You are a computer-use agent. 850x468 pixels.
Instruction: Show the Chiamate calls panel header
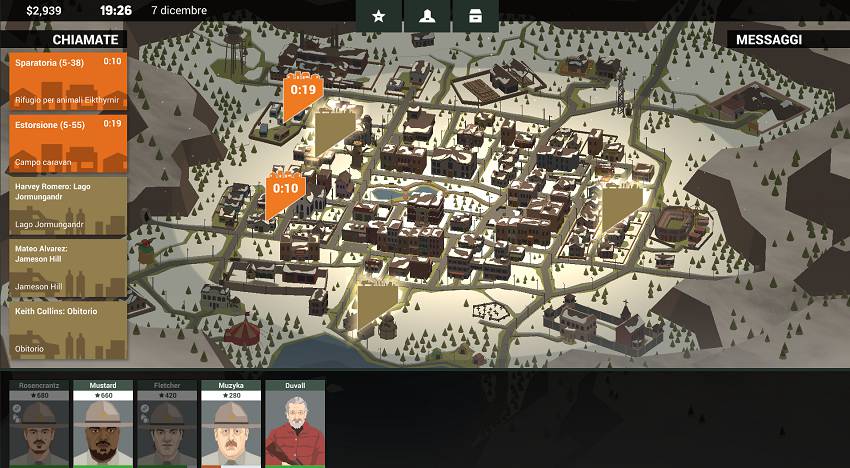point(65,40)
